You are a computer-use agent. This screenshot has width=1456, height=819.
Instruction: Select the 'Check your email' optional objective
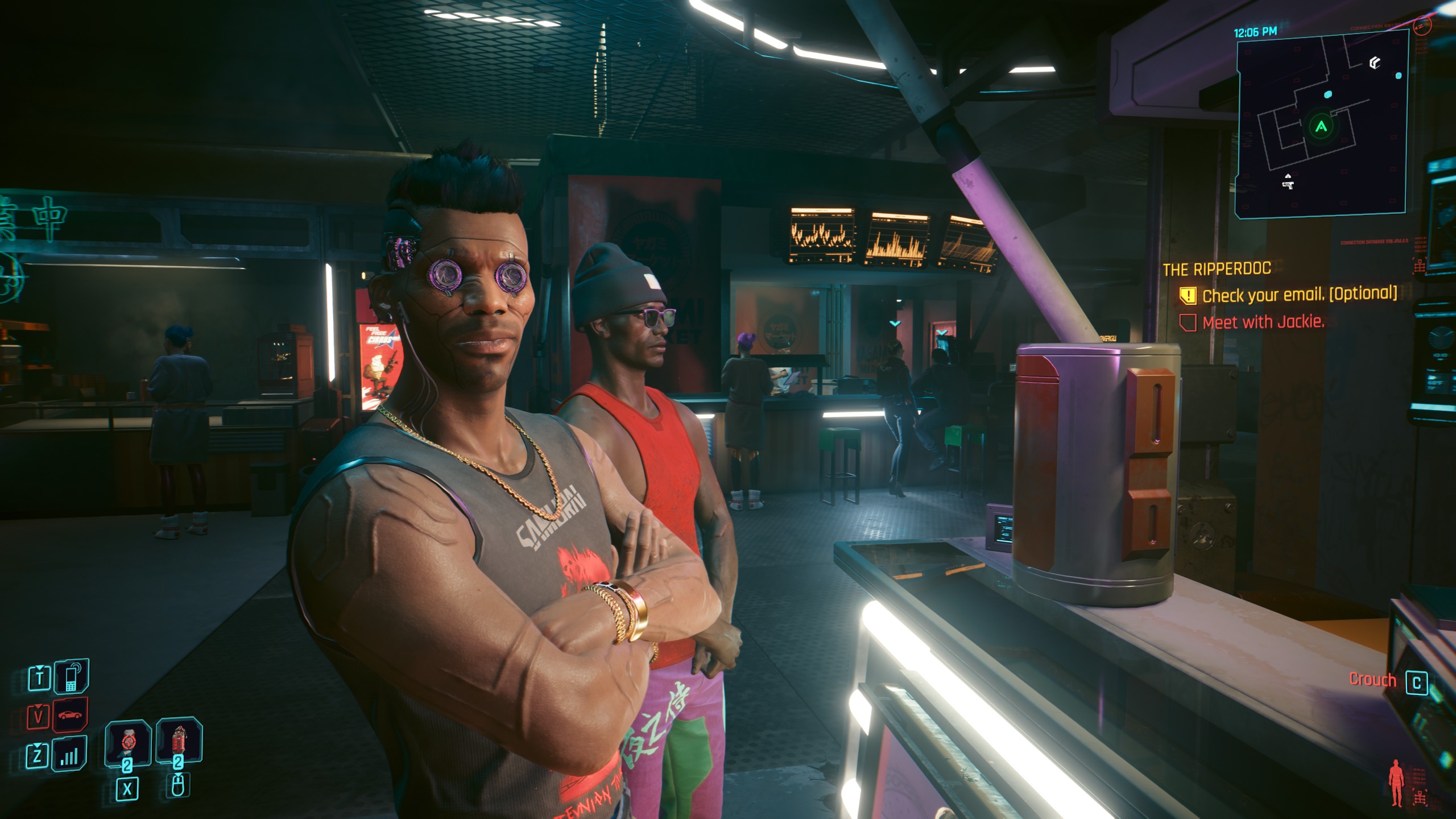[1299, 295]
